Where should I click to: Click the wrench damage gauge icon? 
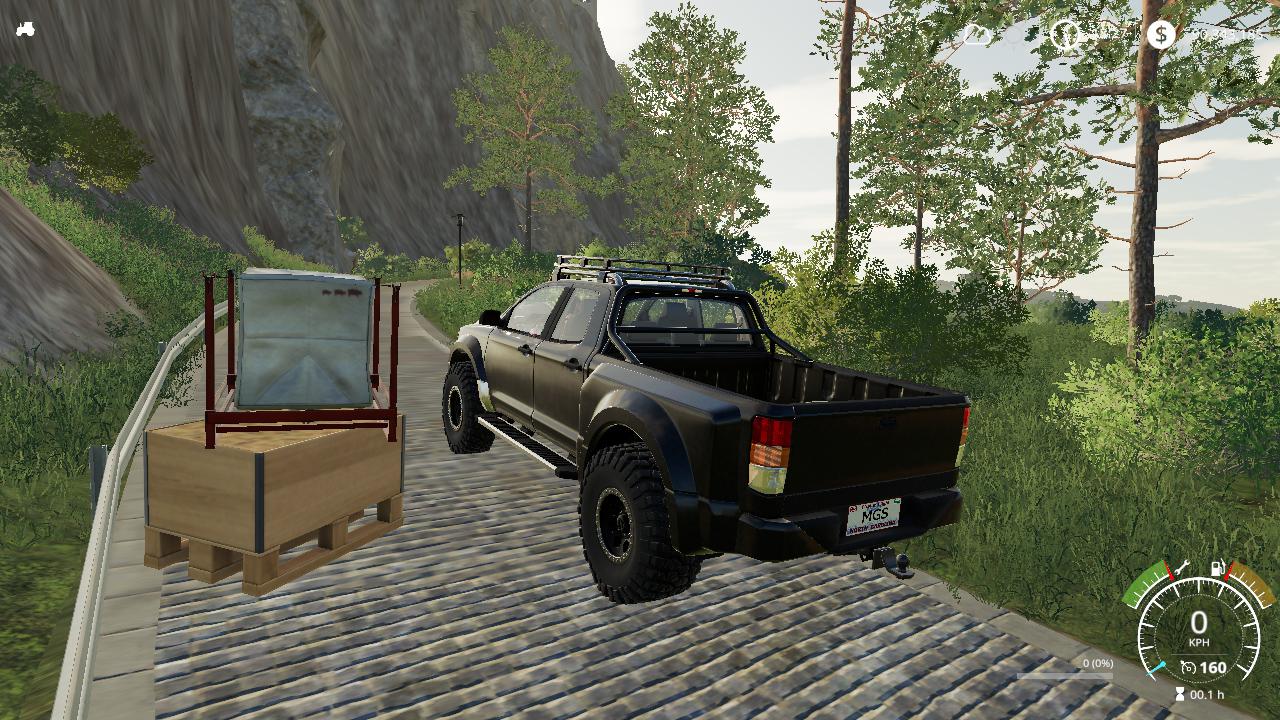[x=1182, y=567]
